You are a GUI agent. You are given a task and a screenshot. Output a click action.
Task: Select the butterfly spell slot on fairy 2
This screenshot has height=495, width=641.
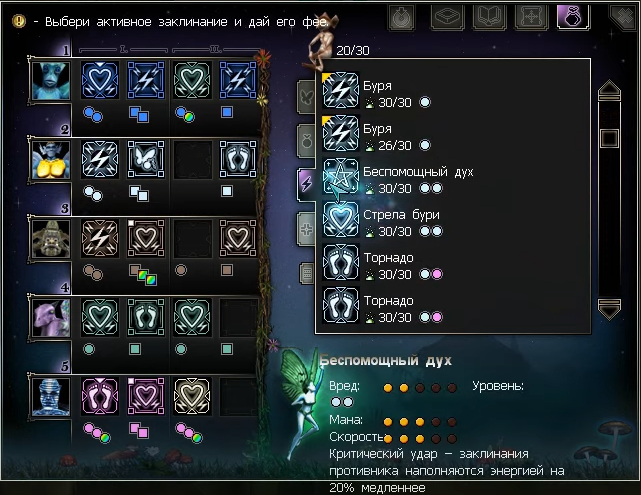coord(146,159)
